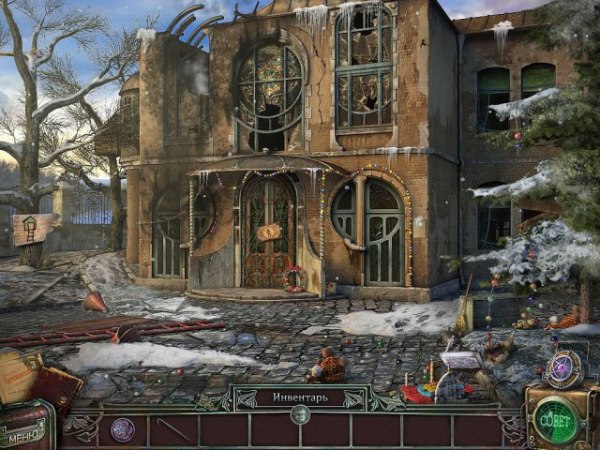The height and width of the screenshot is (450, 600).
Task: Toggle the inventory lock emblem under Инвентарь
Action: 300,412
